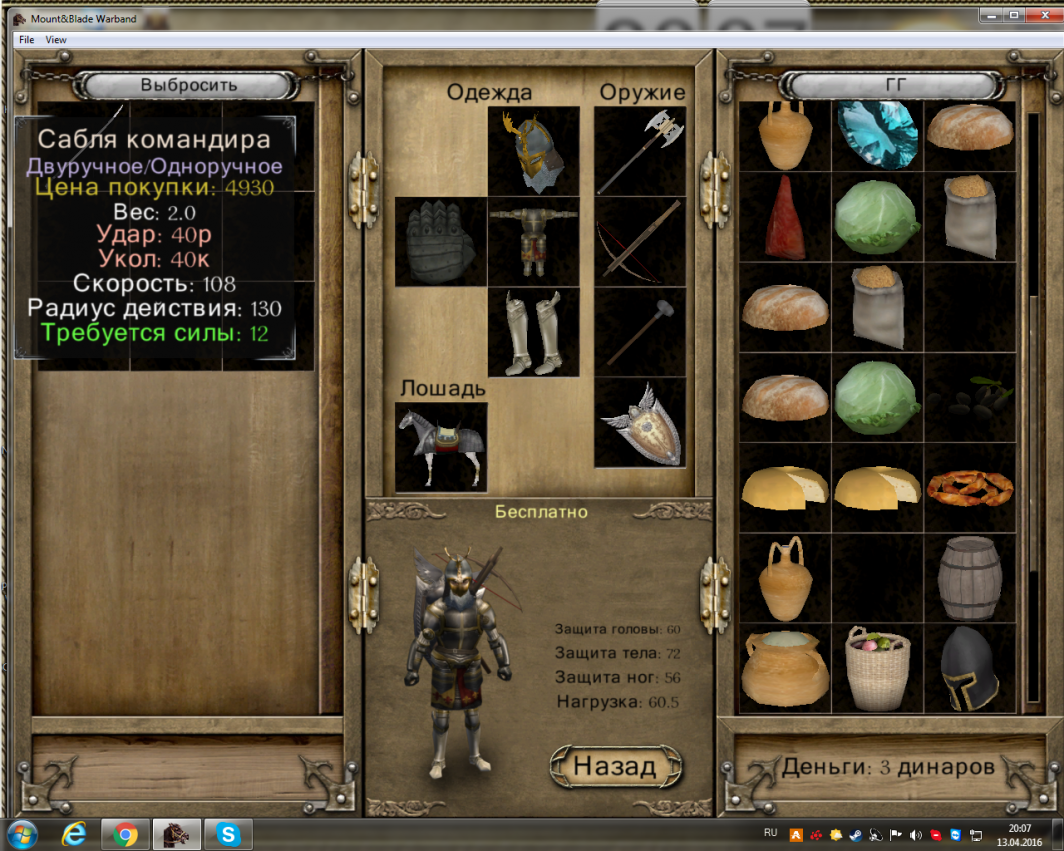The width and height of the screenshot is (1064, 851).
Task: Click the inventory scrollbar
Action: click(x=1033, y=400)
